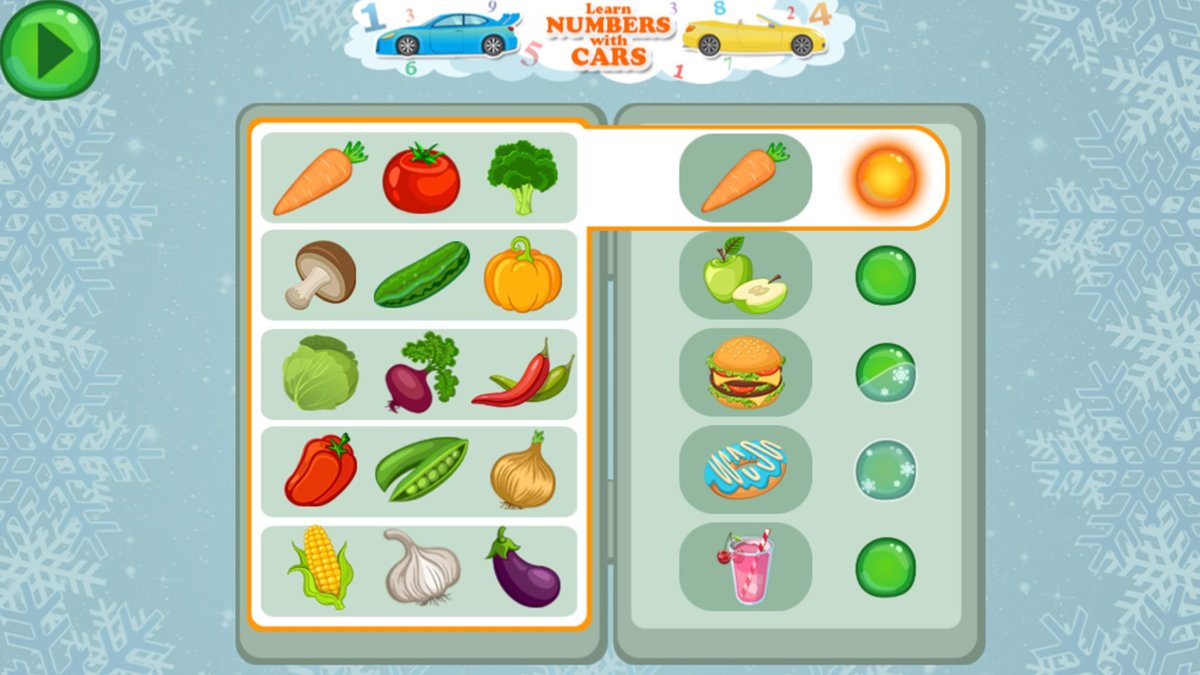This screenshot has width=1200, height=675.
Task: Open the hamburger food category
Action: pyautogui.click(x=745, y=372)
